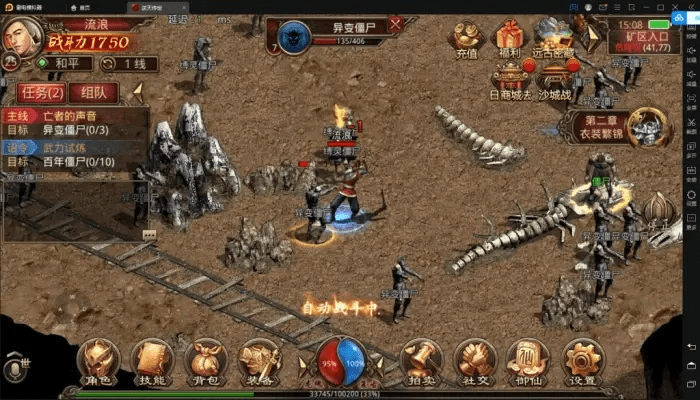Open the 装备 equipment menu
Viewport: 700px width, 400px height.
coord(259,360)
